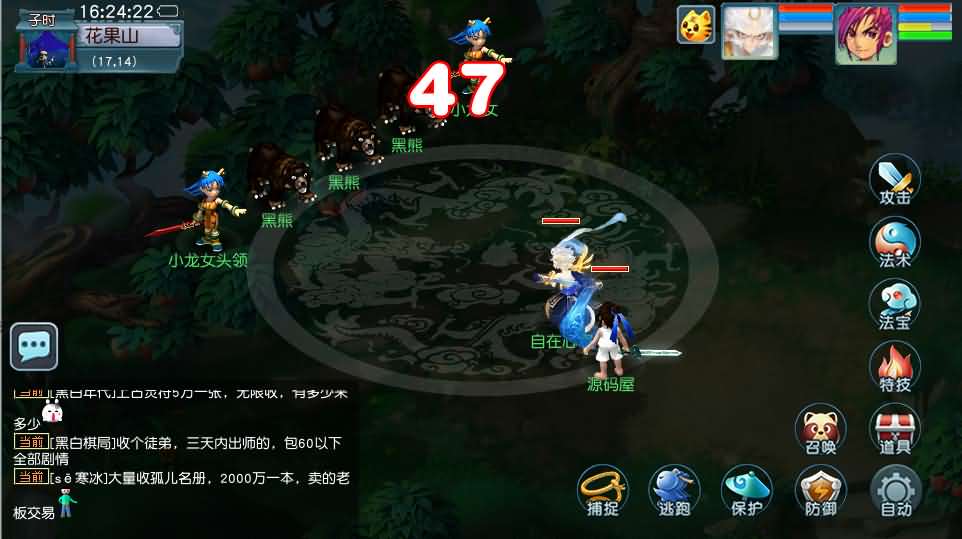962x539 pixels.
Task: Open the 道具 item chest
Action: click(895, 429)
